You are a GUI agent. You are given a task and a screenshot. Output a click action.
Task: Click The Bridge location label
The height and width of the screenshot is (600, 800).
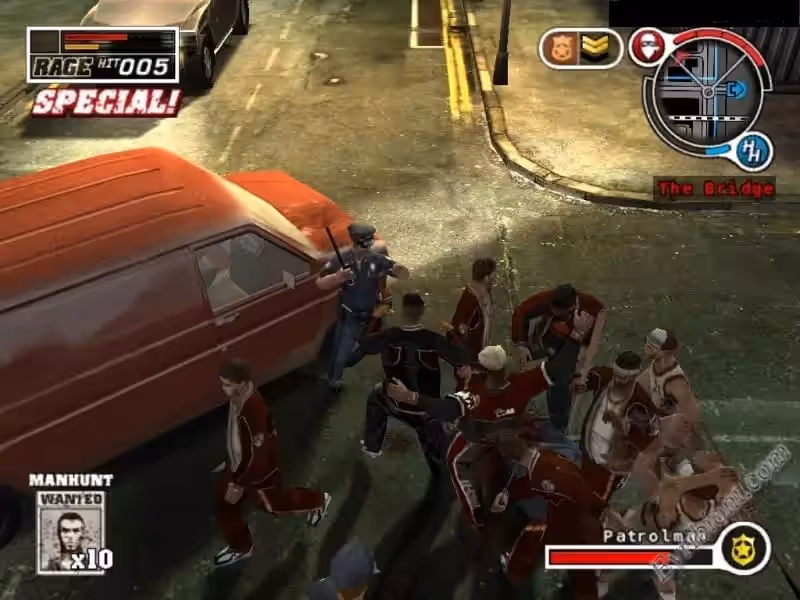(x=714, y=188)
